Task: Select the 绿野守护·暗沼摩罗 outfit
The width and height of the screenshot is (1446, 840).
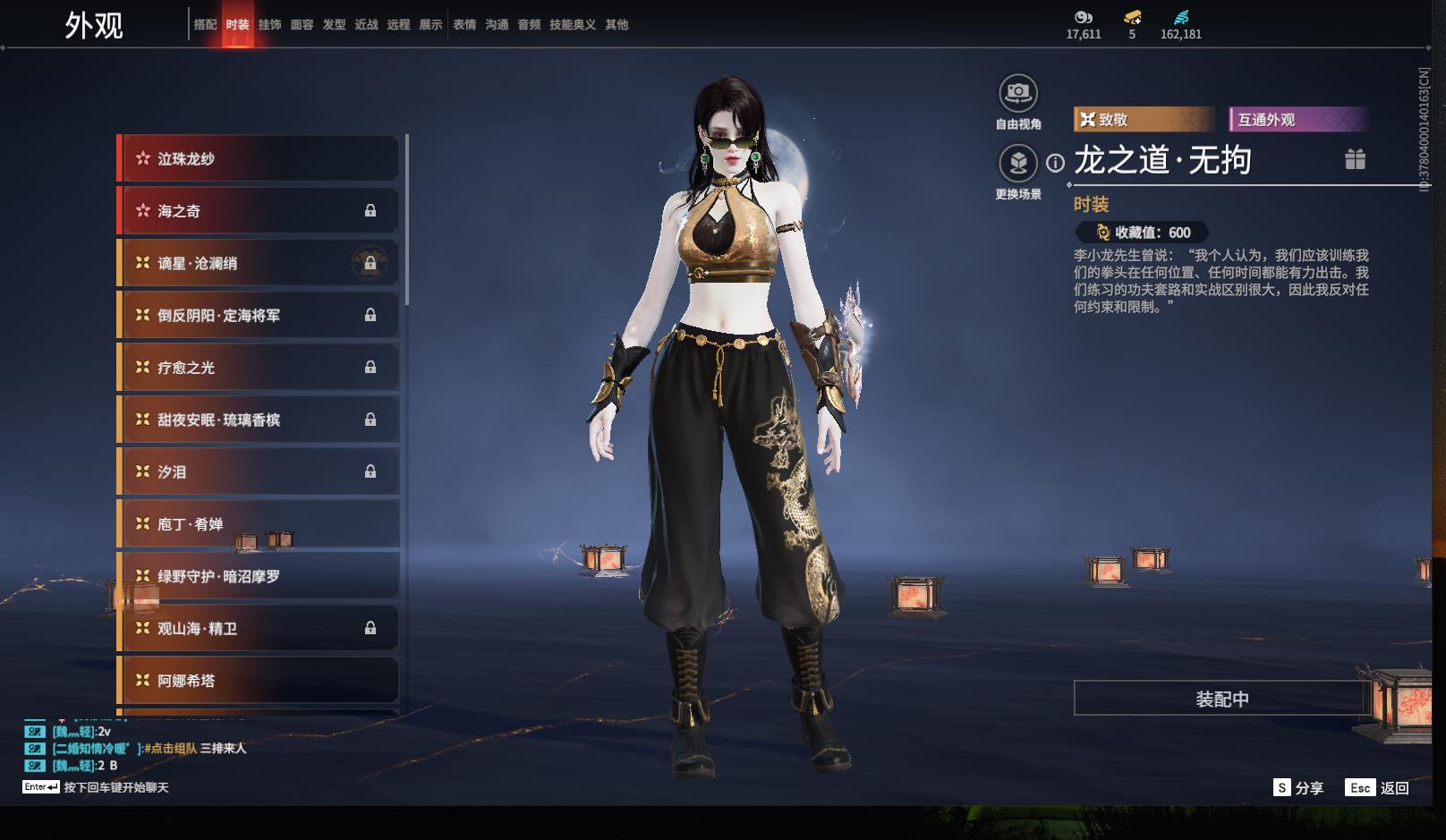Action: pyautogui.click(x=259, y=576)
